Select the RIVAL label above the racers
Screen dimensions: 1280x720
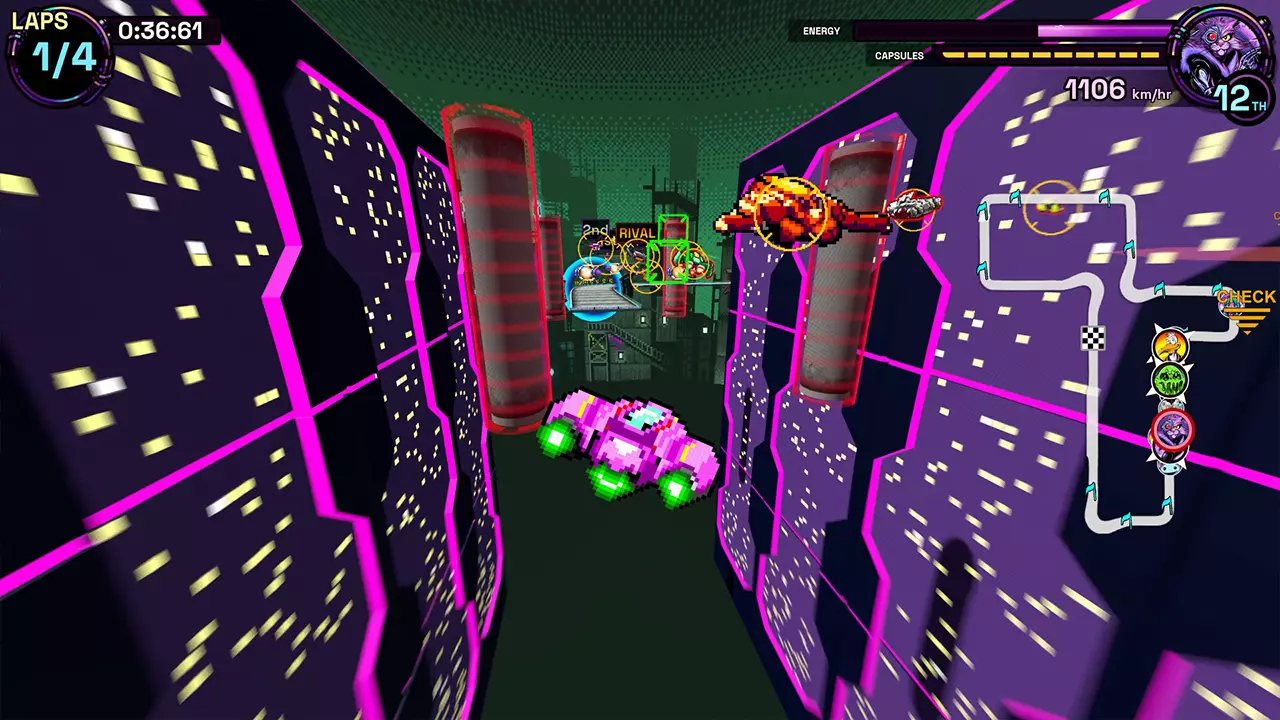(639, 231)
